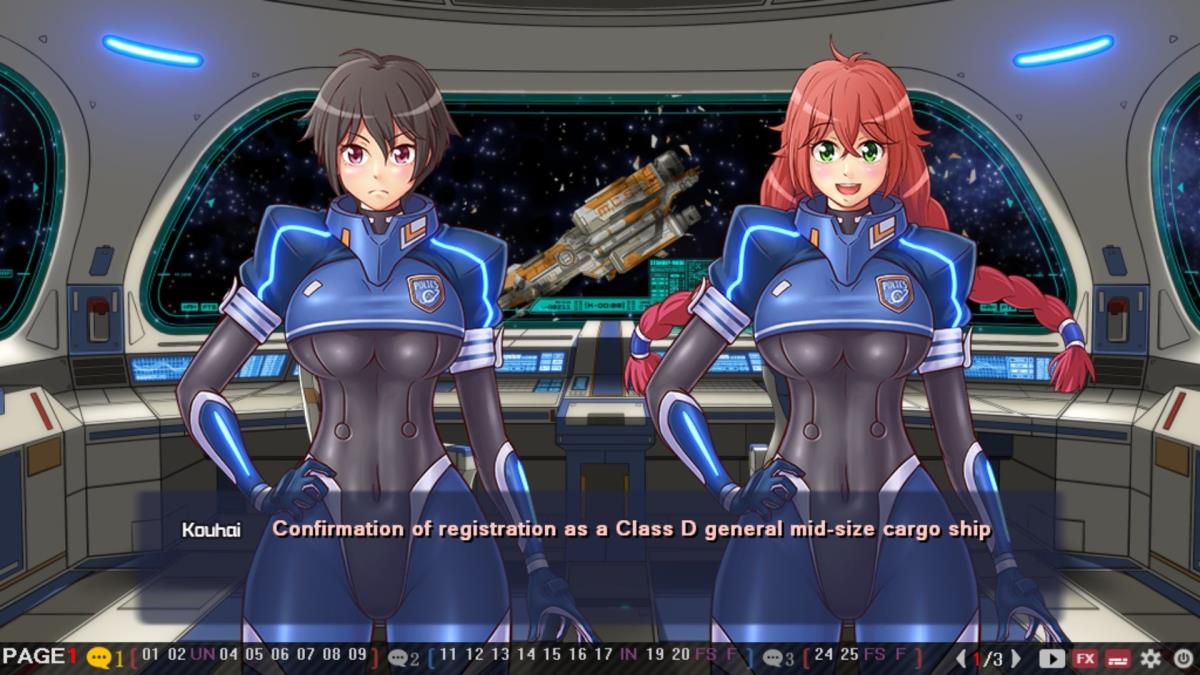
Task: Jump to scene 01 in the bottom bar
Action: tap(151, 656)
